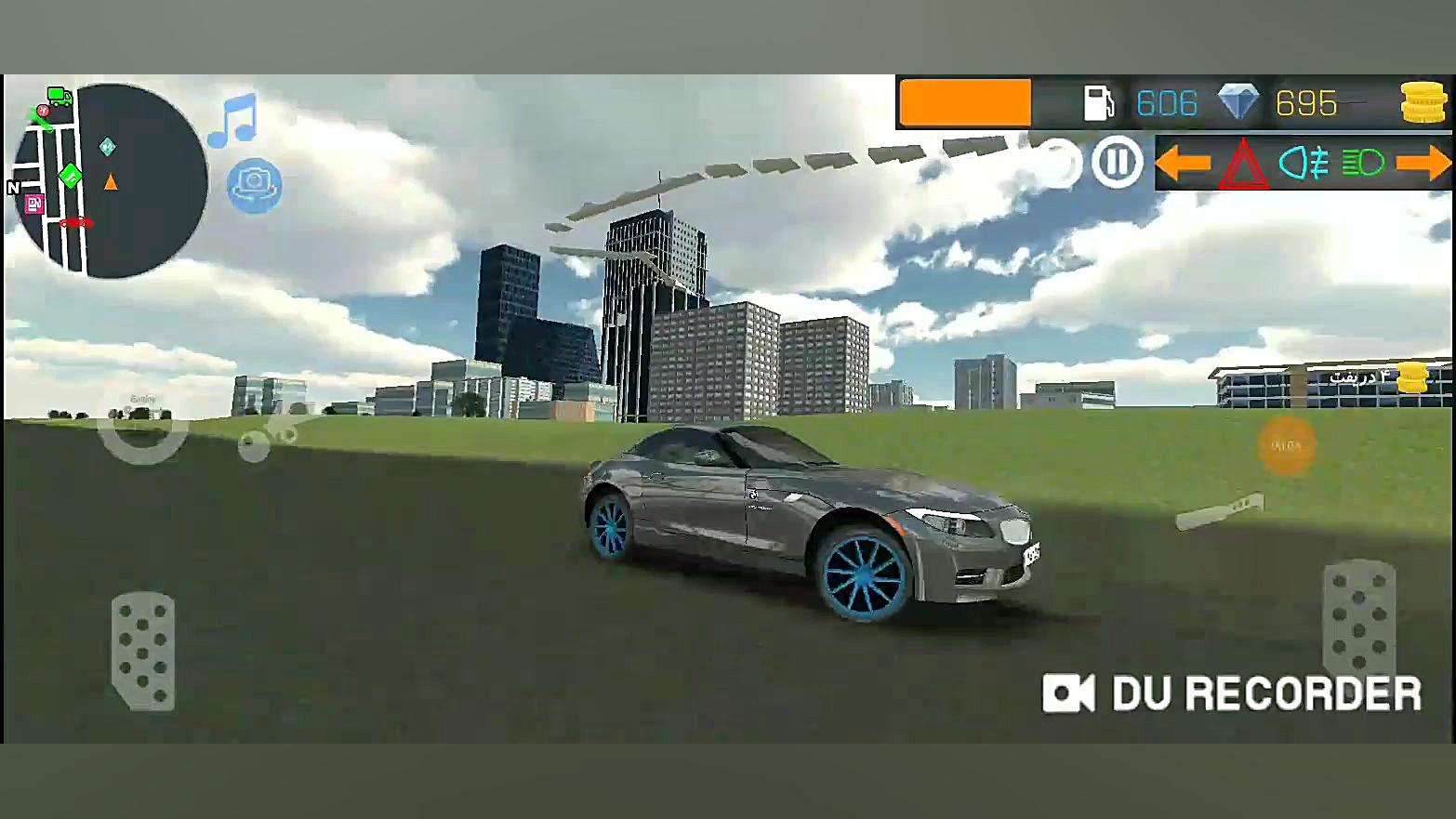
Task: Switch camera view with the camera icon
Action: click(254, 184)
